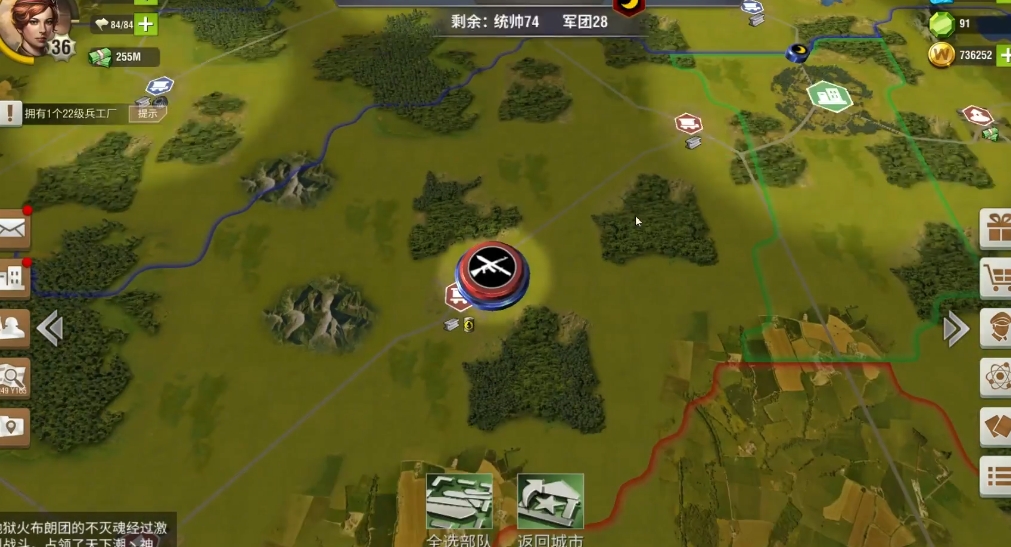Open the map location pin icon
Image resolution: width=1011 pixels, height=547 pixels.
click(13, 427)
